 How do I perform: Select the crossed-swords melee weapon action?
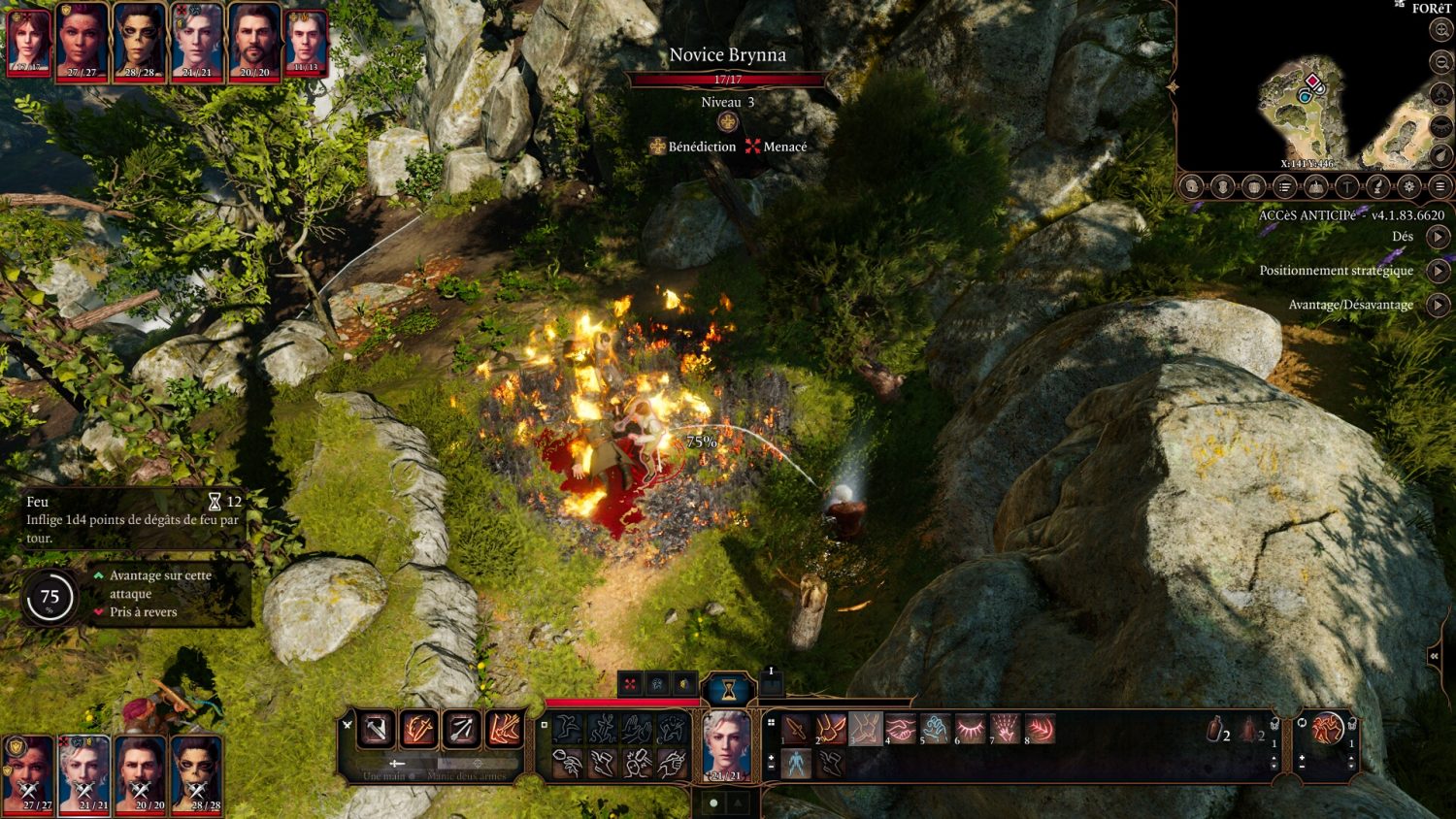click(x=376, y=729)
